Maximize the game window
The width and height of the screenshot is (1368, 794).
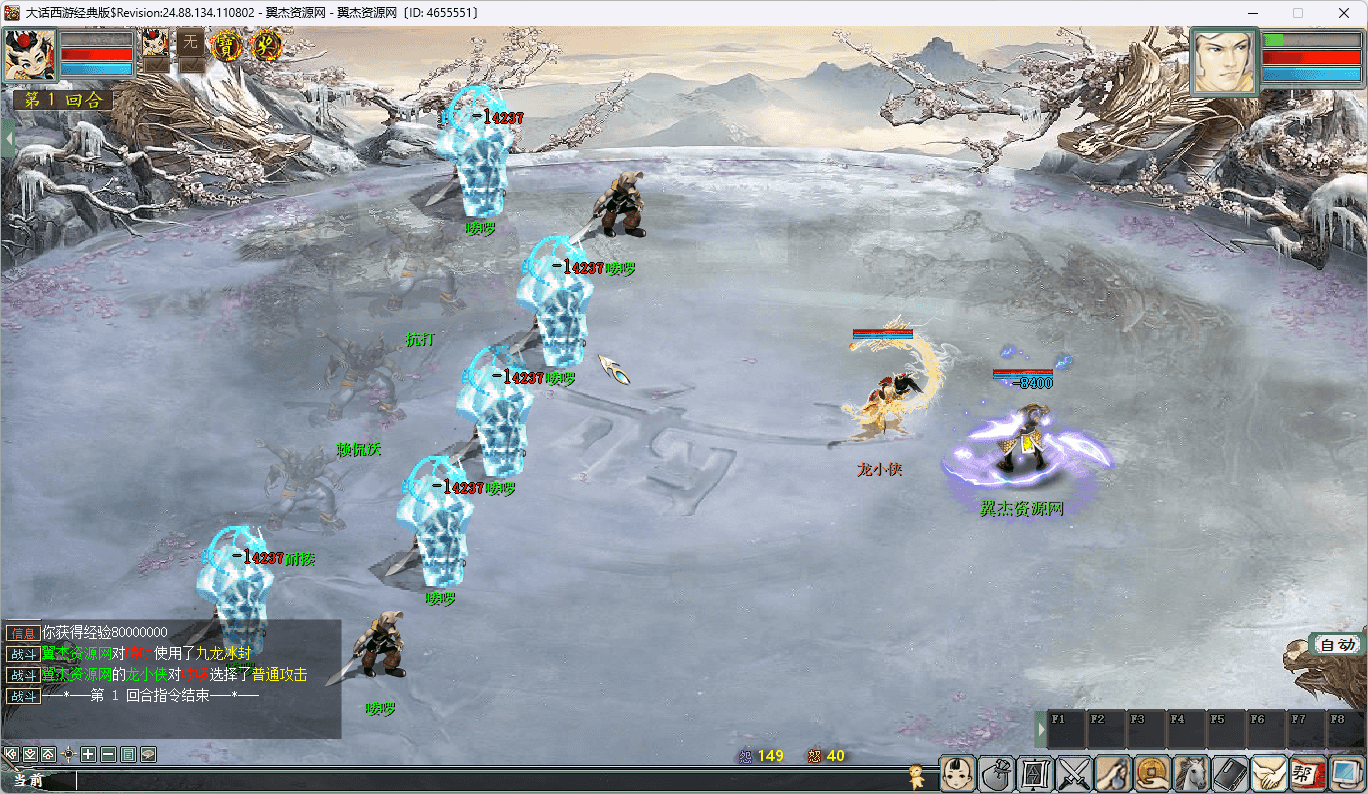pyautogui.click(x=1298, y=13)
